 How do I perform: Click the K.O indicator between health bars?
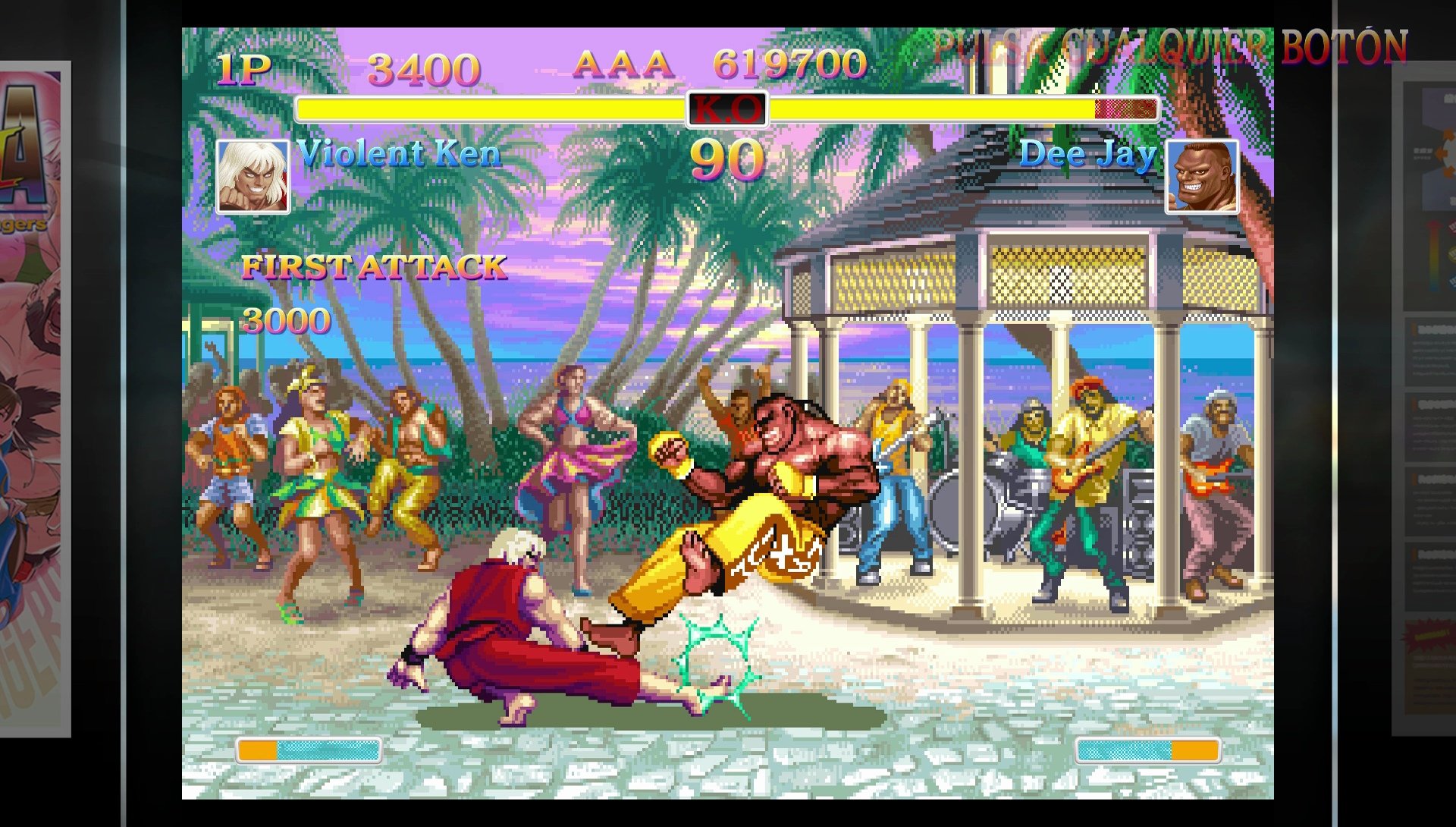(x=726, y=111)
